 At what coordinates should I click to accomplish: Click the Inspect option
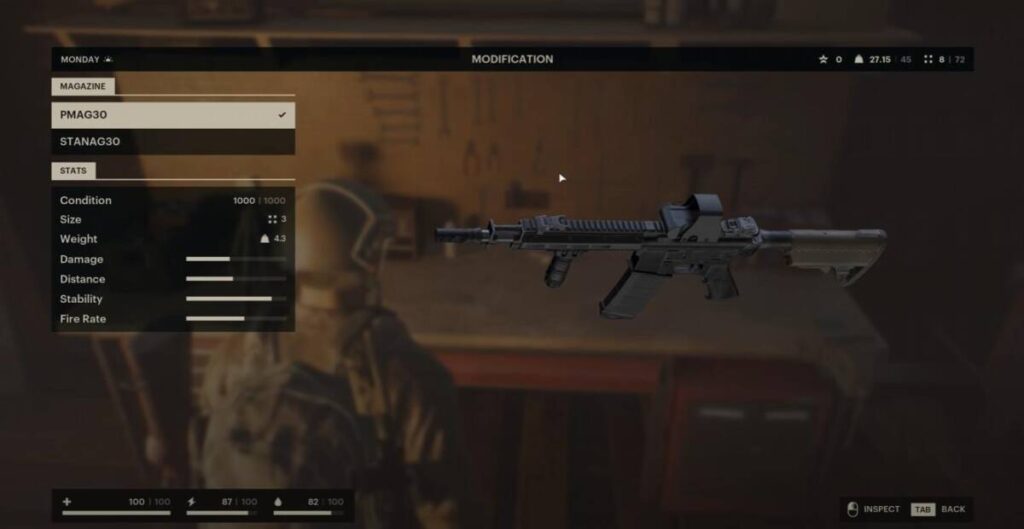(881, 509)
